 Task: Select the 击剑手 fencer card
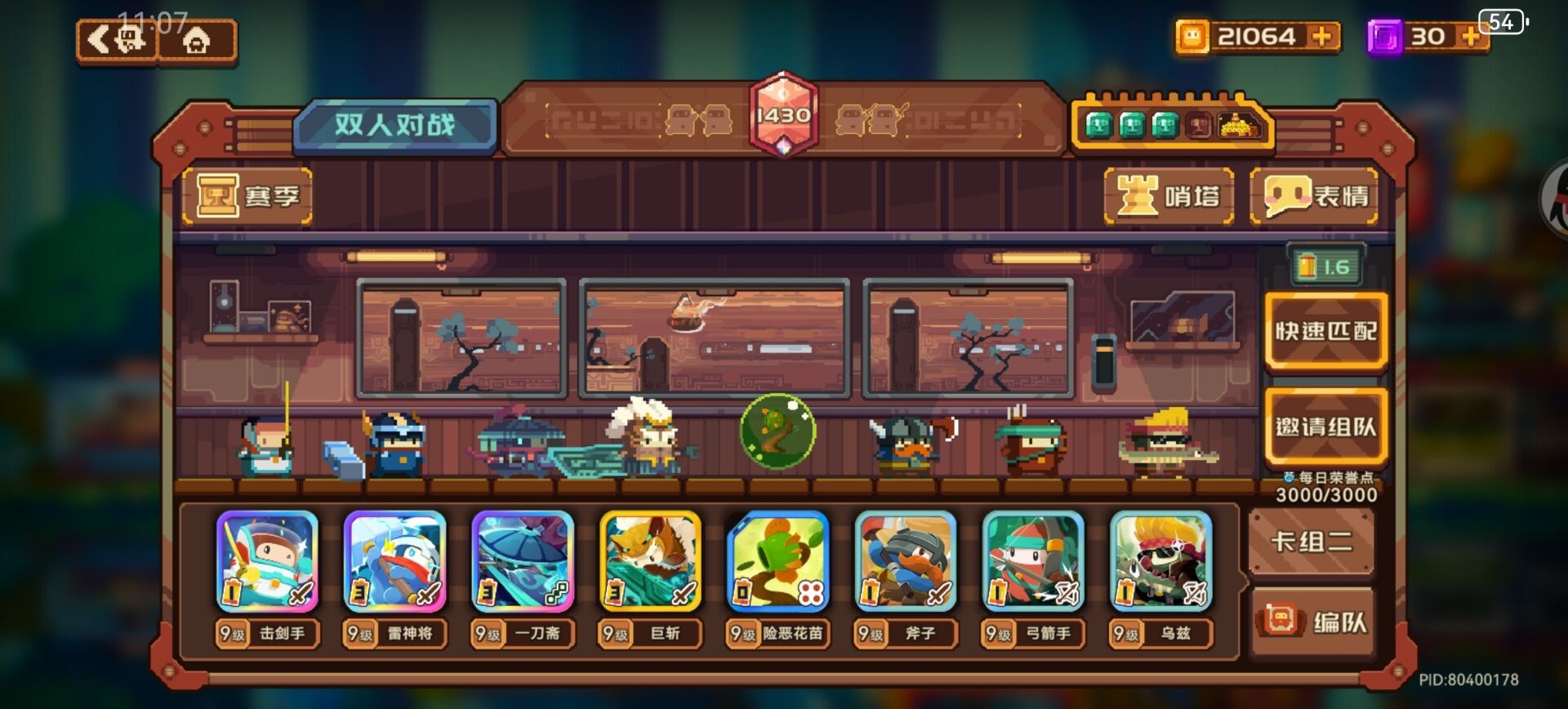click(267, 562)
